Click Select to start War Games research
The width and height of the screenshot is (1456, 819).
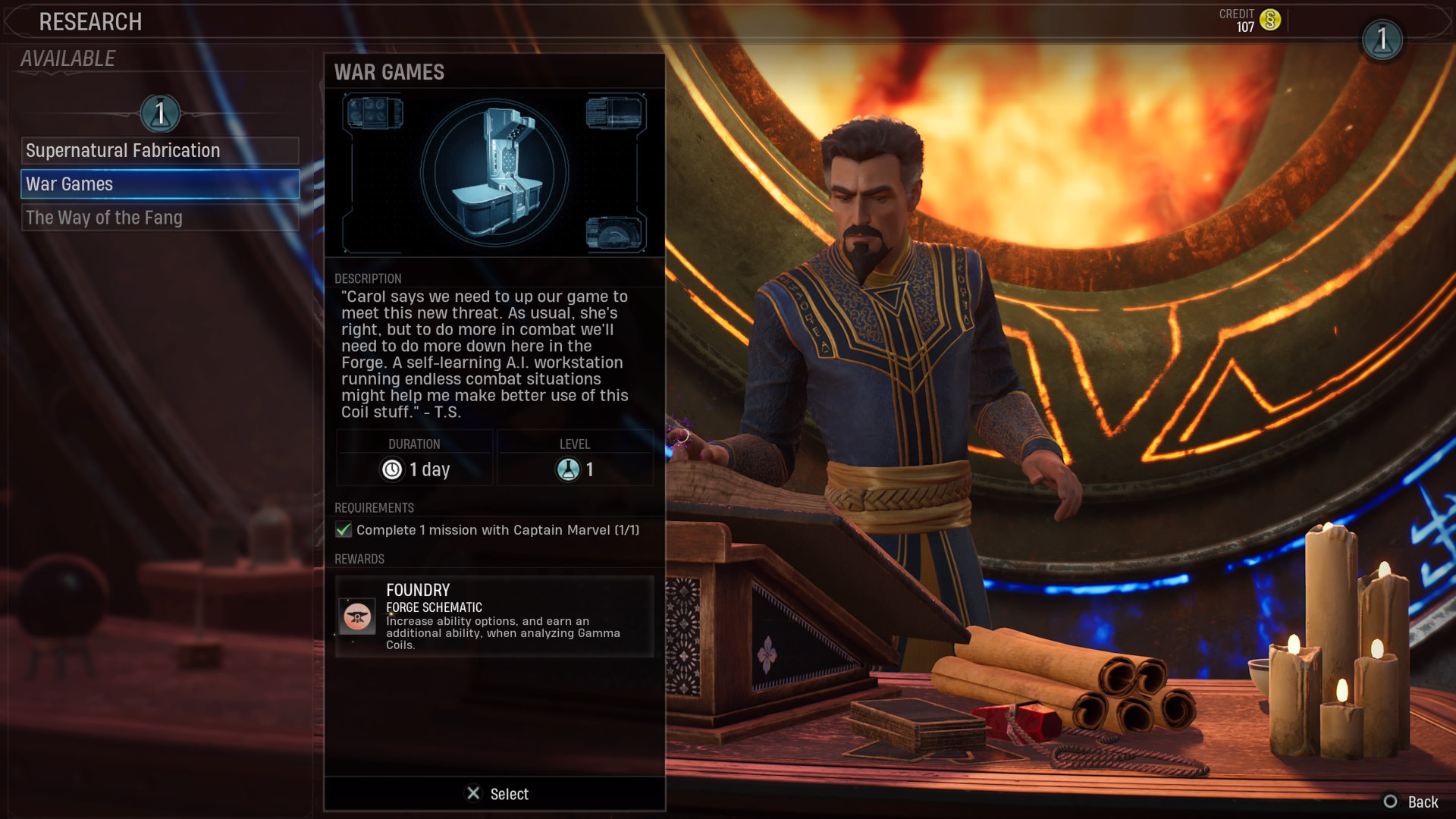(497, 794)
